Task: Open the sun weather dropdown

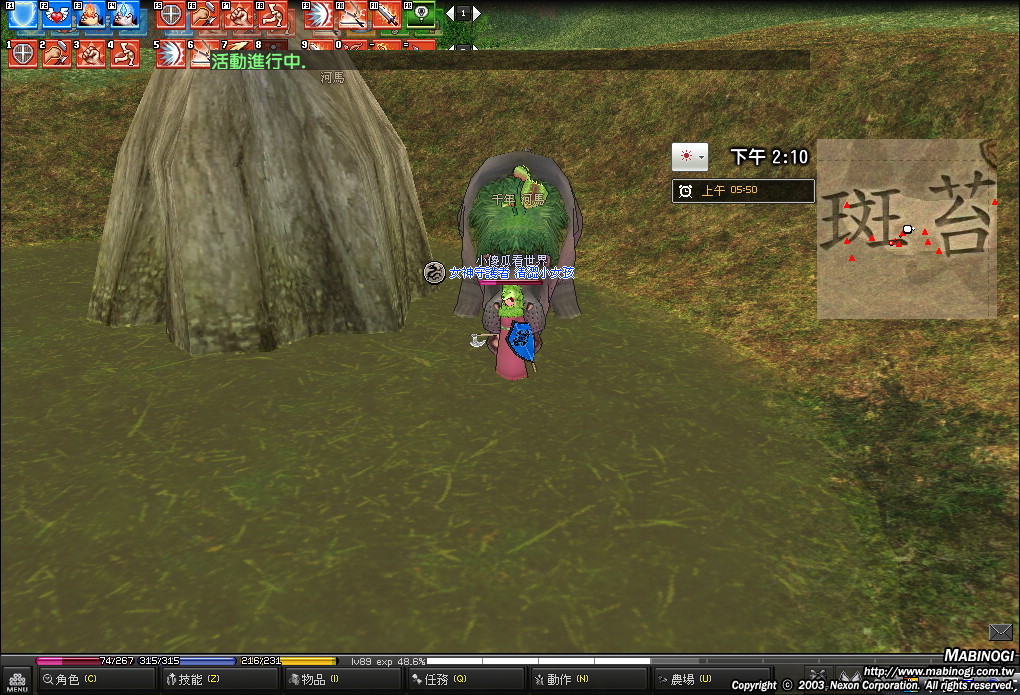Action: tap(689, 157)
